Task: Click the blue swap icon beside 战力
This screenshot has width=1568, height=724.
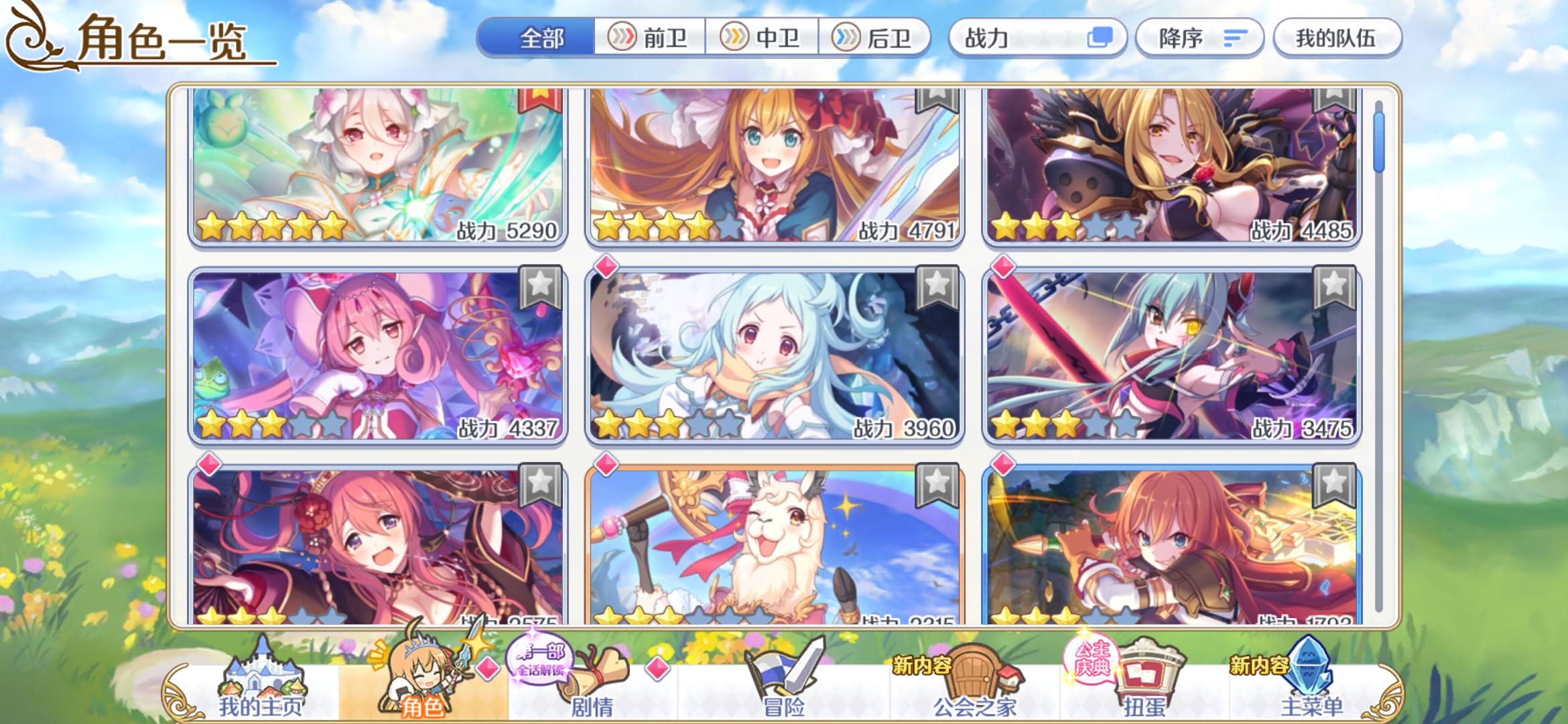Action: tap(1104, 38)
